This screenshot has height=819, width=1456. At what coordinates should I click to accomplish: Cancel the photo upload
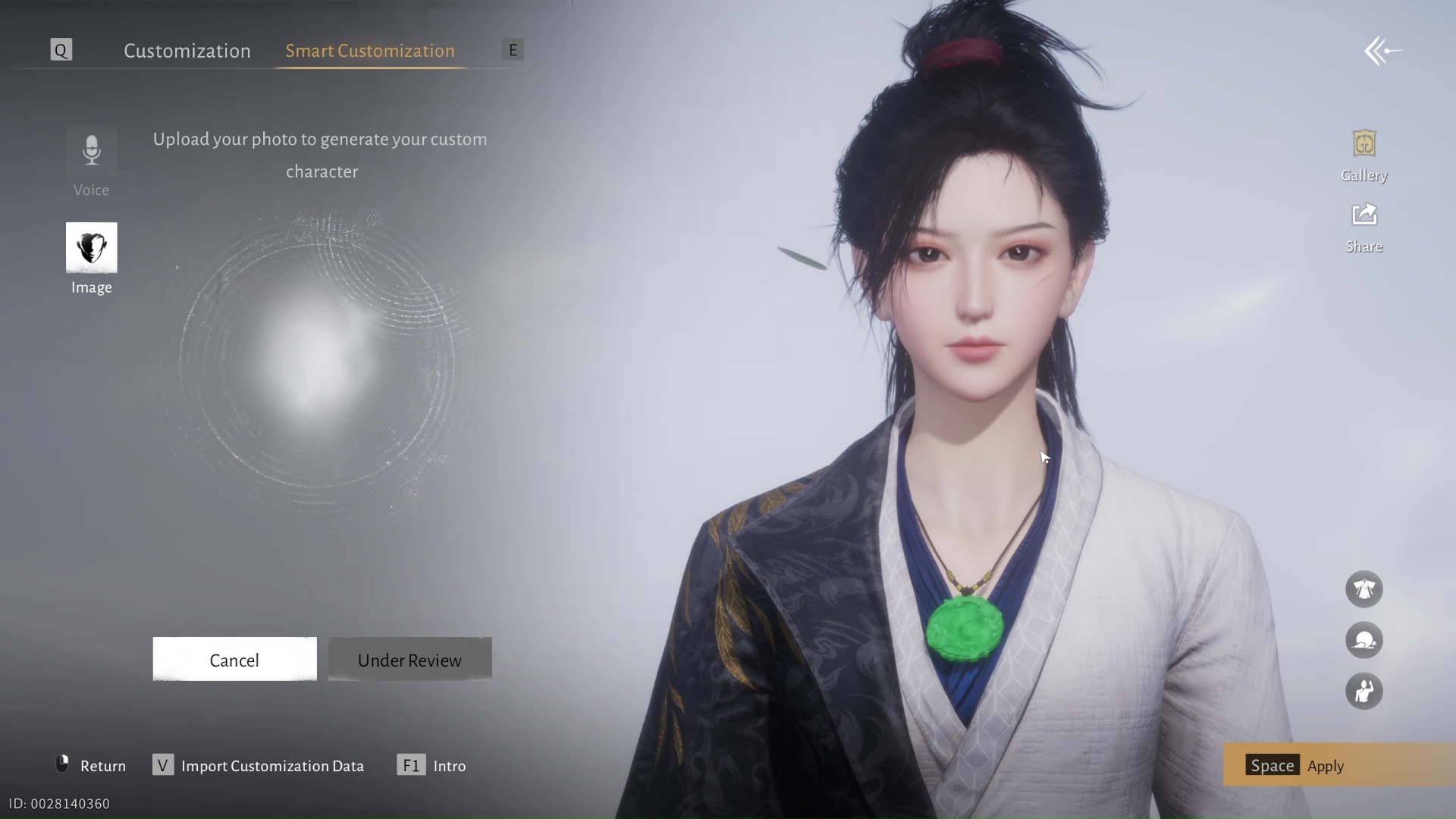coord(234,660)
